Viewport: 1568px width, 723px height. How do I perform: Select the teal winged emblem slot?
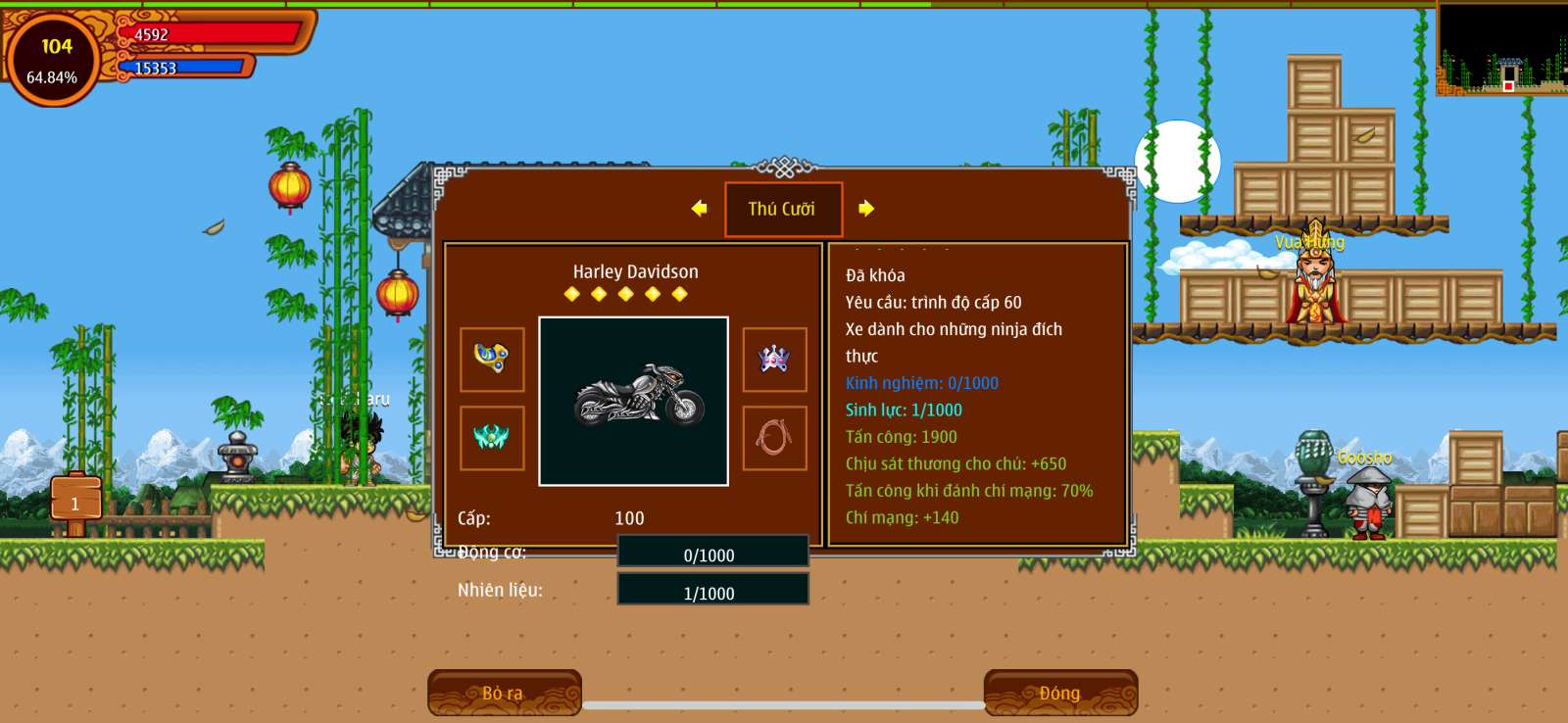tap(492, 438)
